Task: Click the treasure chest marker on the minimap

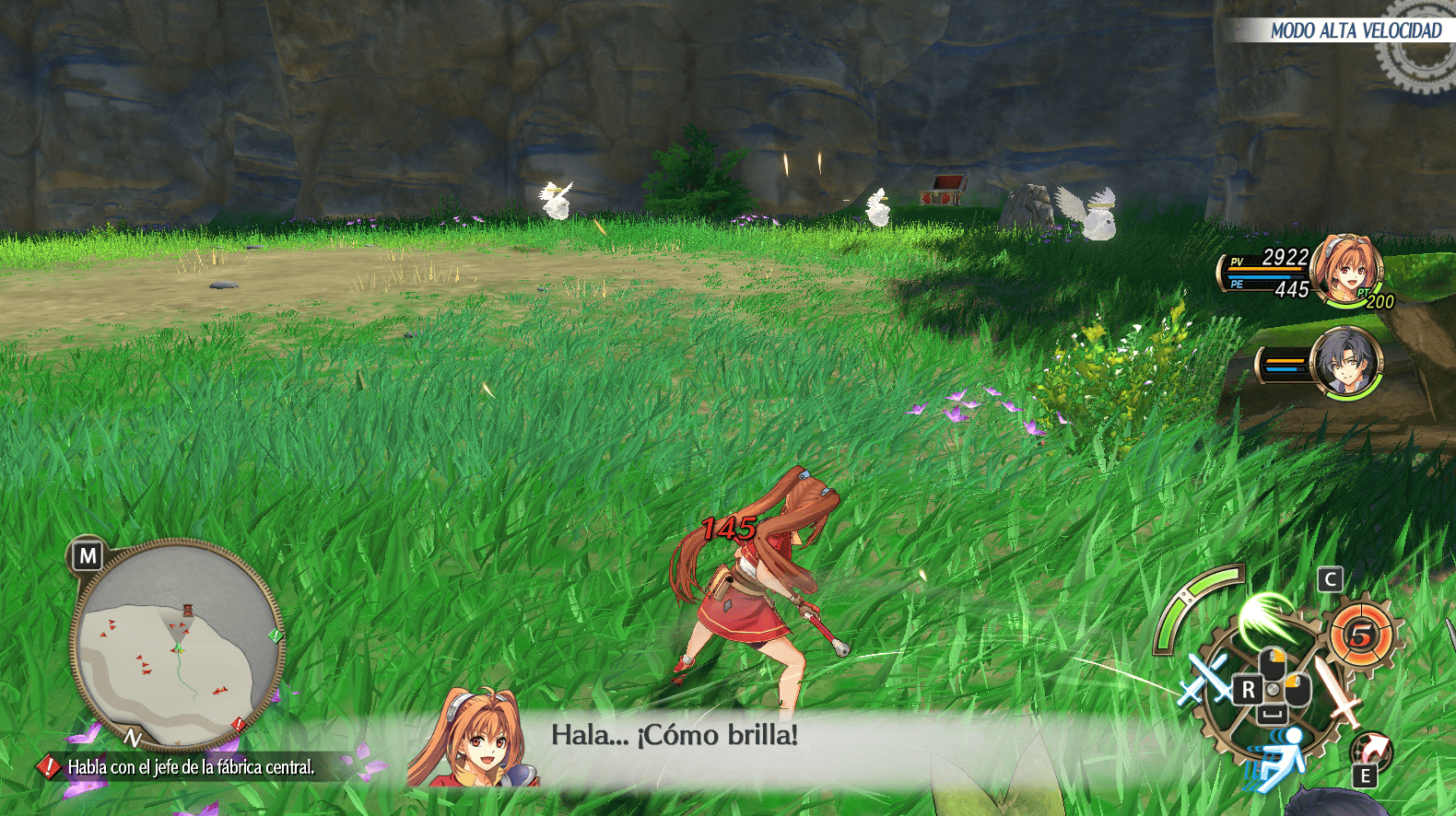Action: click(188, 610)
